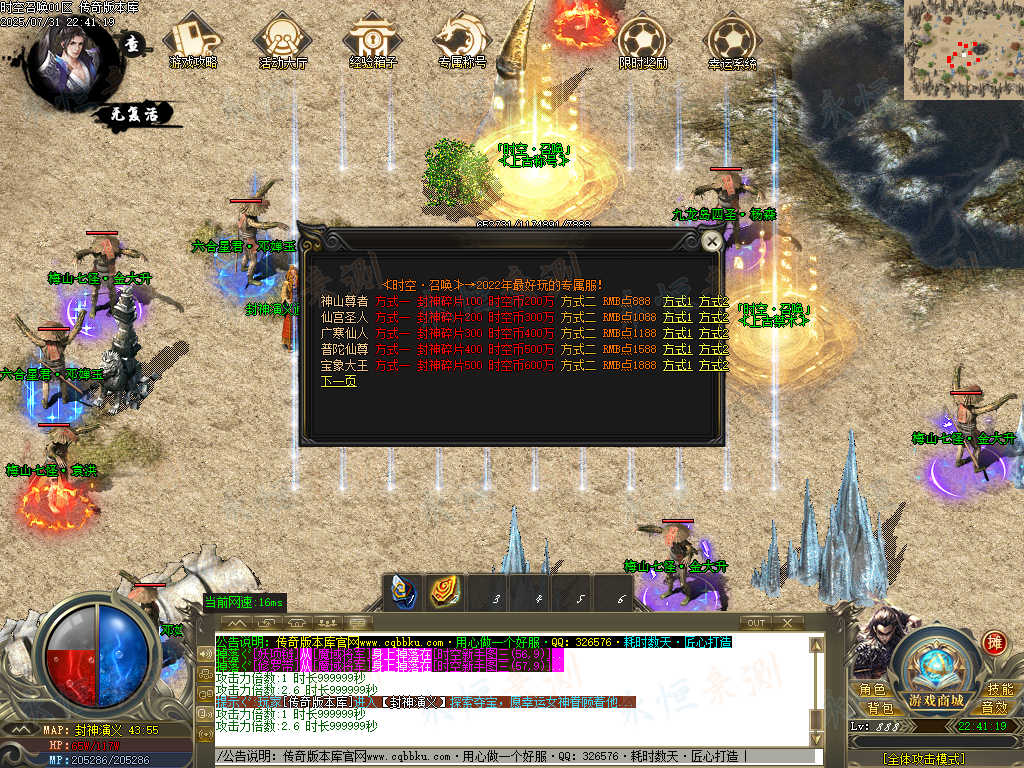Click the minimap in the corner
Screen dimensions: 1024x768
(x=963, y=49)
